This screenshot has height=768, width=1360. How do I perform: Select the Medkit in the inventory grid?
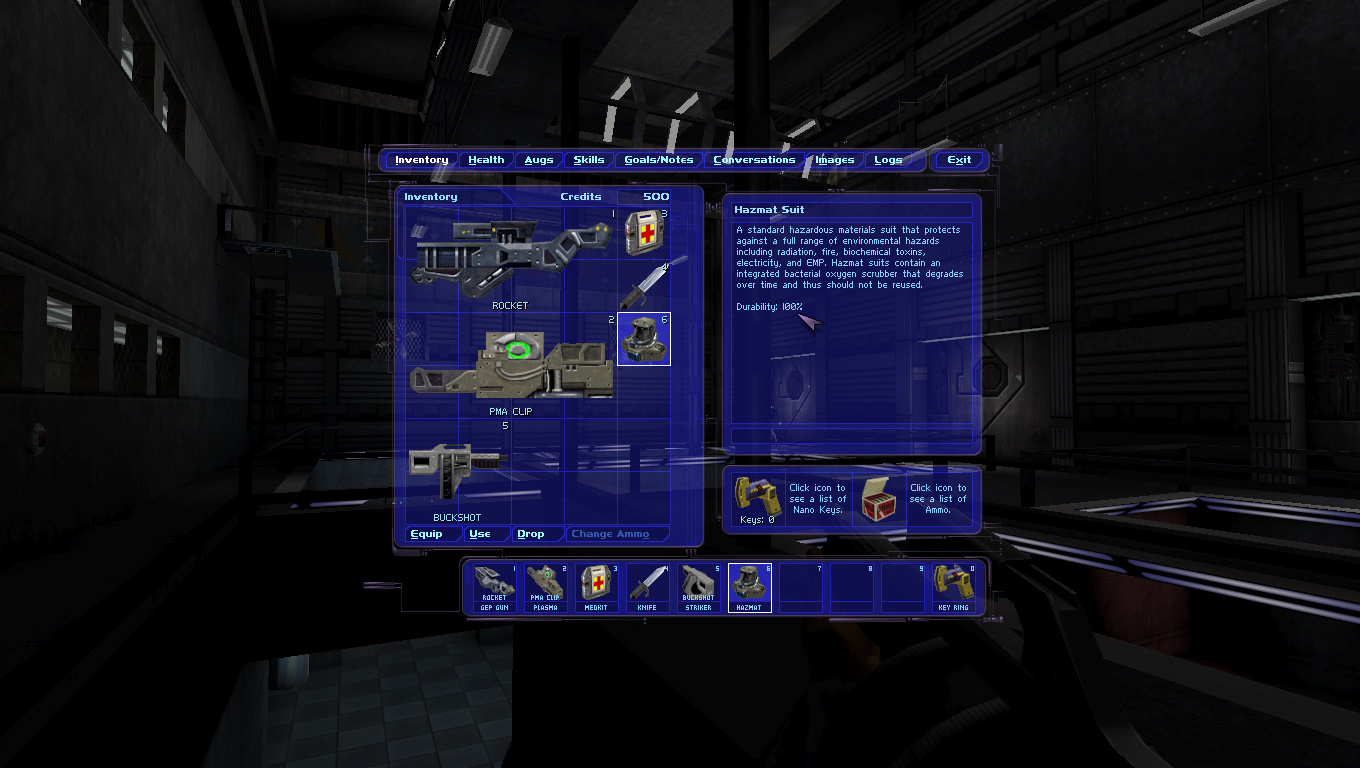pyautogui.click(x=643, y=233)
